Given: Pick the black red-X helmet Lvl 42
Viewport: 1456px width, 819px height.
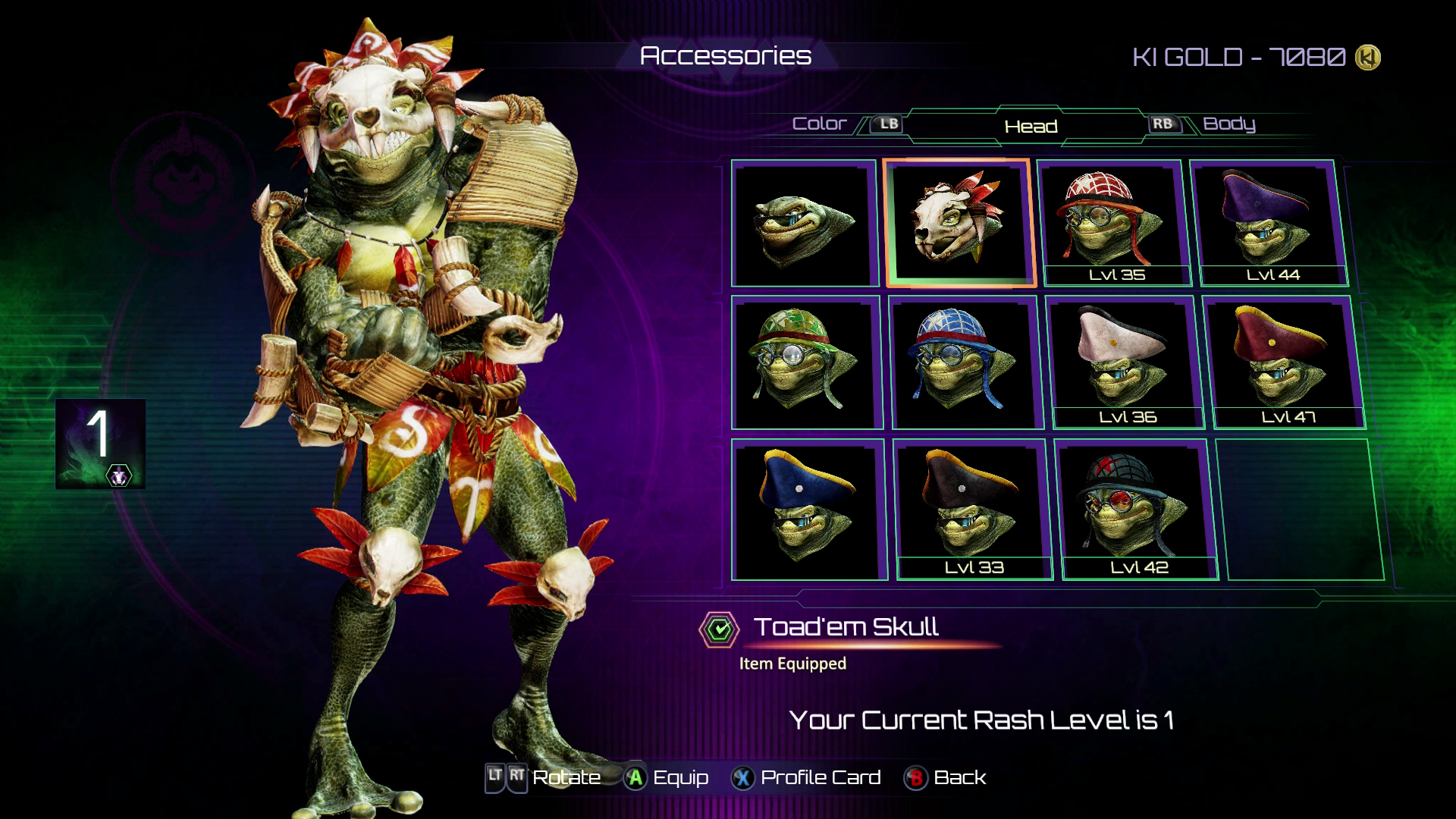Looking at the screenshot, I should coord(1137,509).
